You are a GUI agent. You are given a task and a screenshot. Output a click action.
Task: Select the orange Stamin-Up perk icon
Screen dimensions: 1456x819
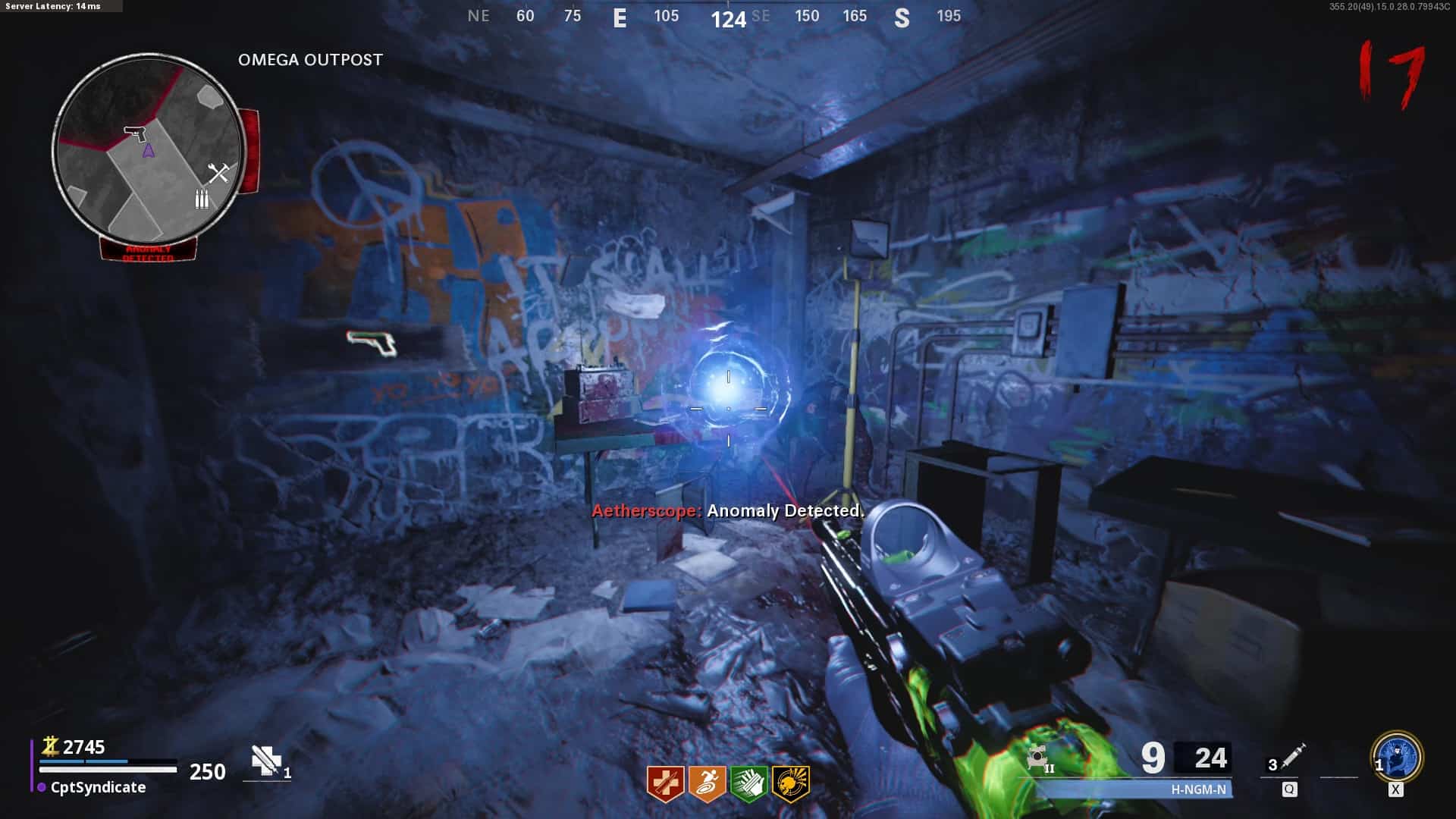tap(707, 783)
